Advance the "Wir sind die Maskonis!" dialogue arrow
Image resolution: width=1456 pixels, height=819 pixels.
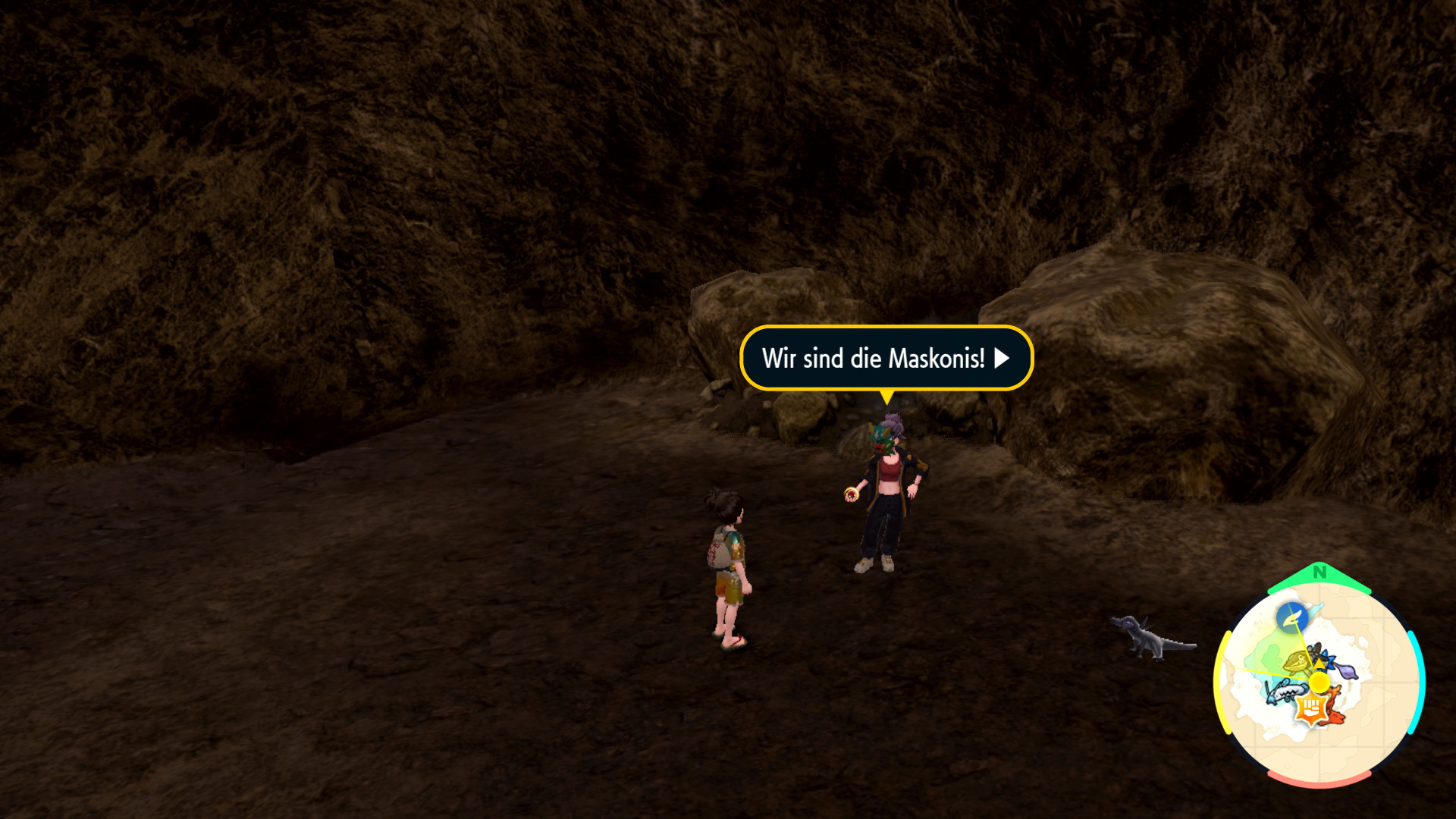(x=1002, y=358)
